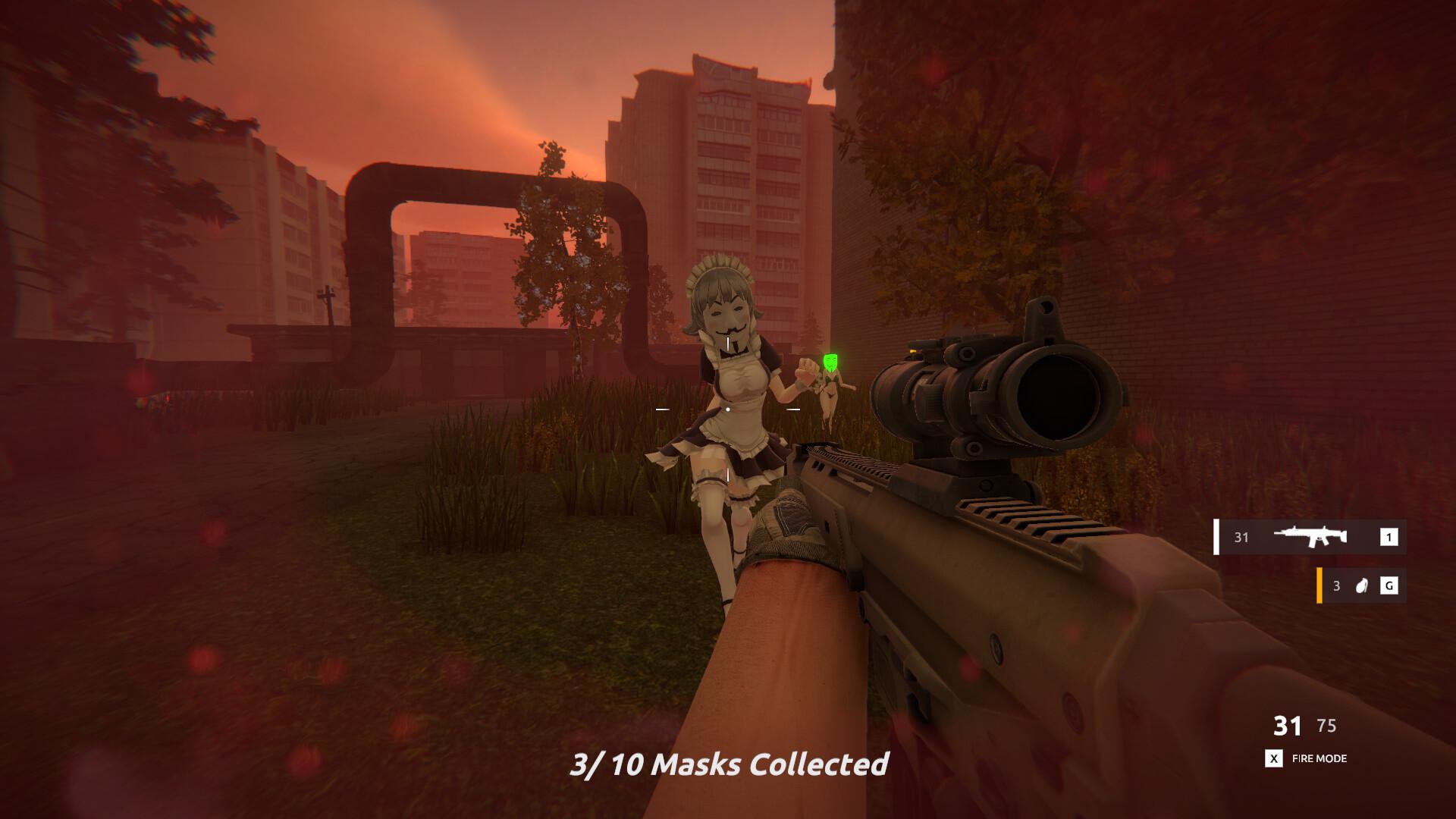Image resolution: width=1456 pixels, height=819 pixels.
Task: Click the orange bar beside the grenade slot
Action: pyautogui.click(x=1321, y=585)
